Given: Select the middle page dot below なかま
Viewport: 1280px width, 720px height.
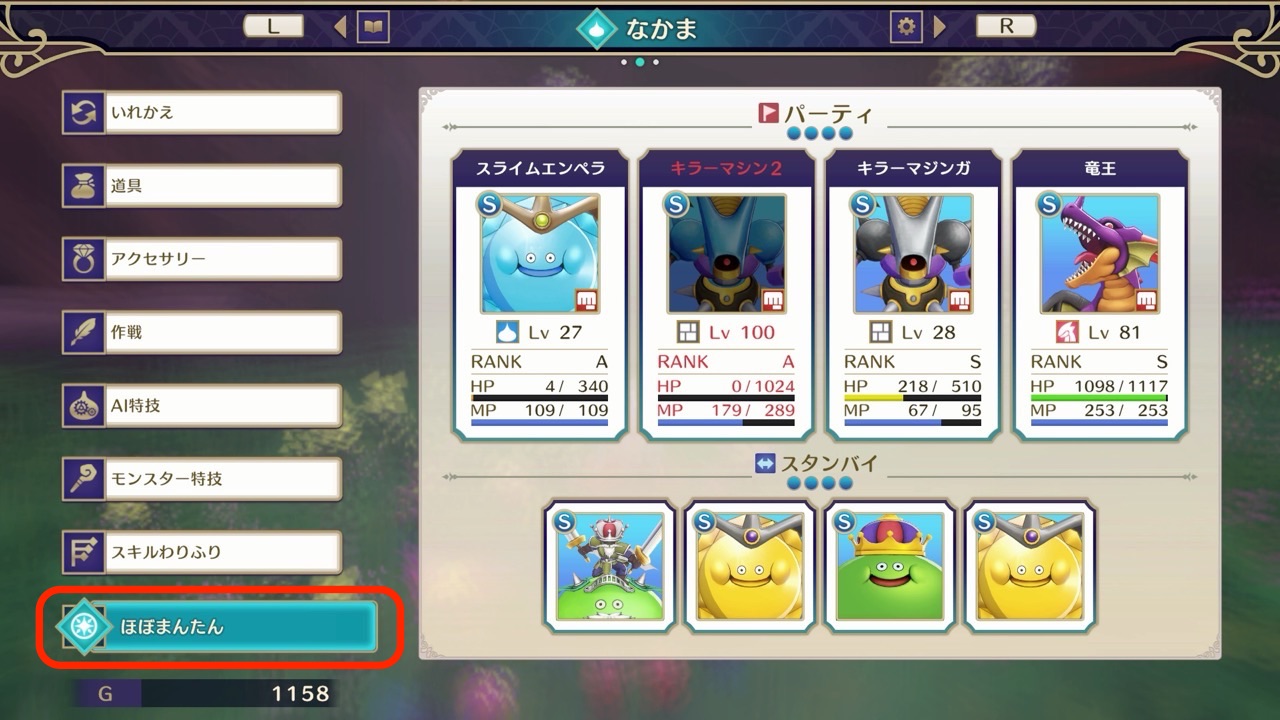Looking at the screenshot, I should coord(640,61).
